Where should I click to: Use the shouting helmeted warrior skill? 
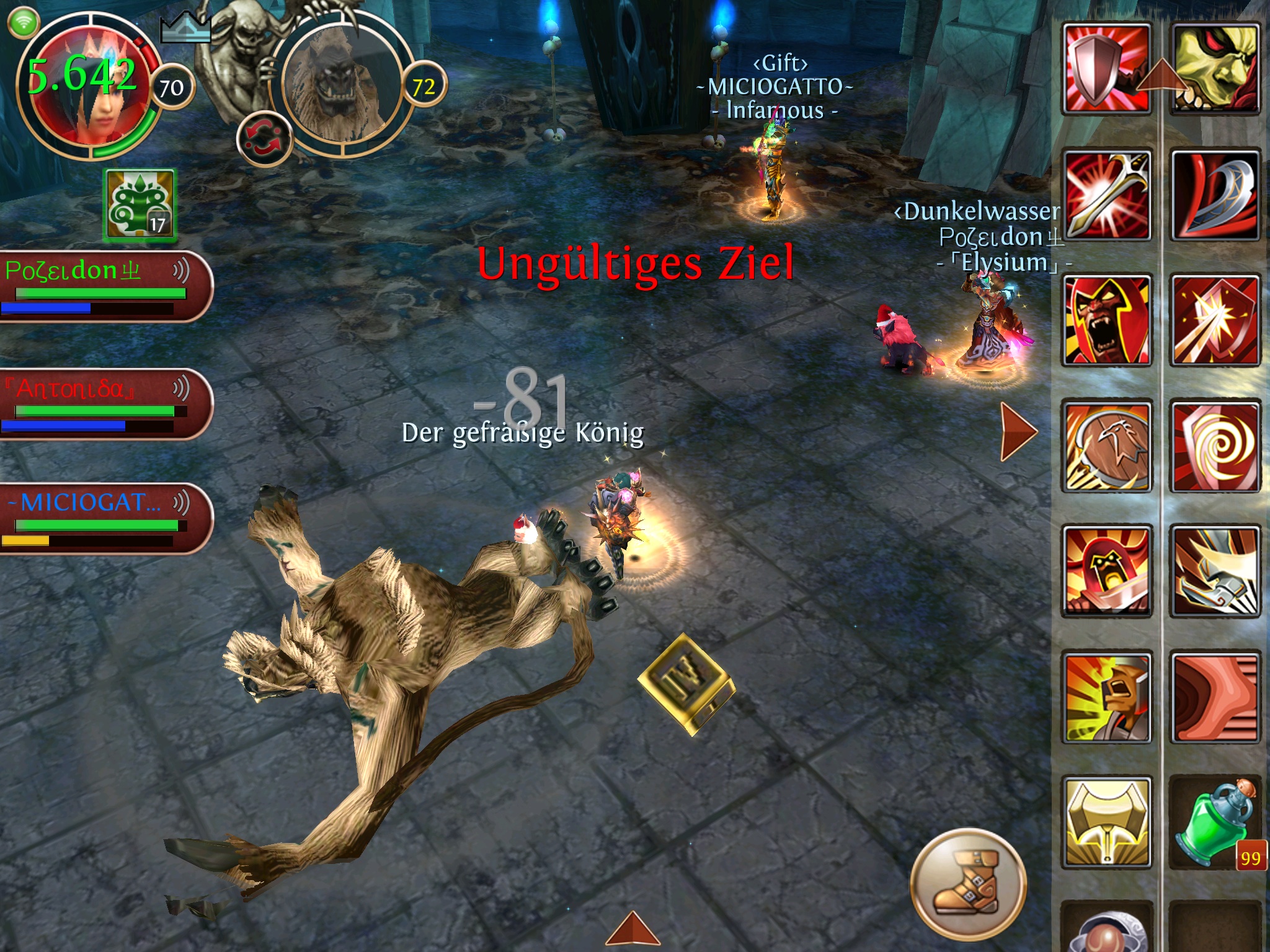[x=1107, y=697]
